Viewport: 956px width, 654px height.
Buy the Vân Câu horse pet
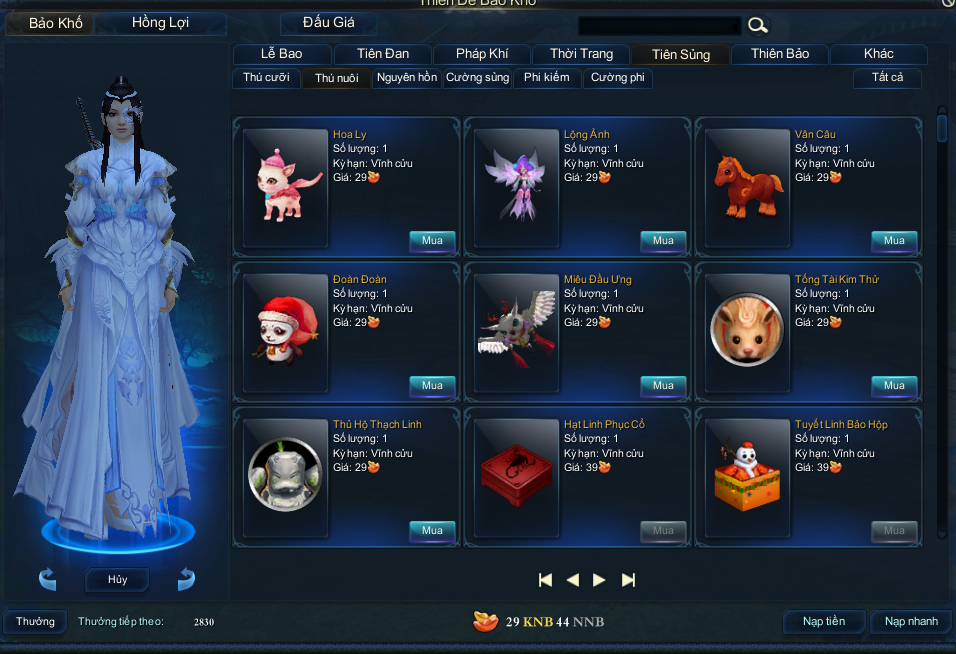coord(894,241)
